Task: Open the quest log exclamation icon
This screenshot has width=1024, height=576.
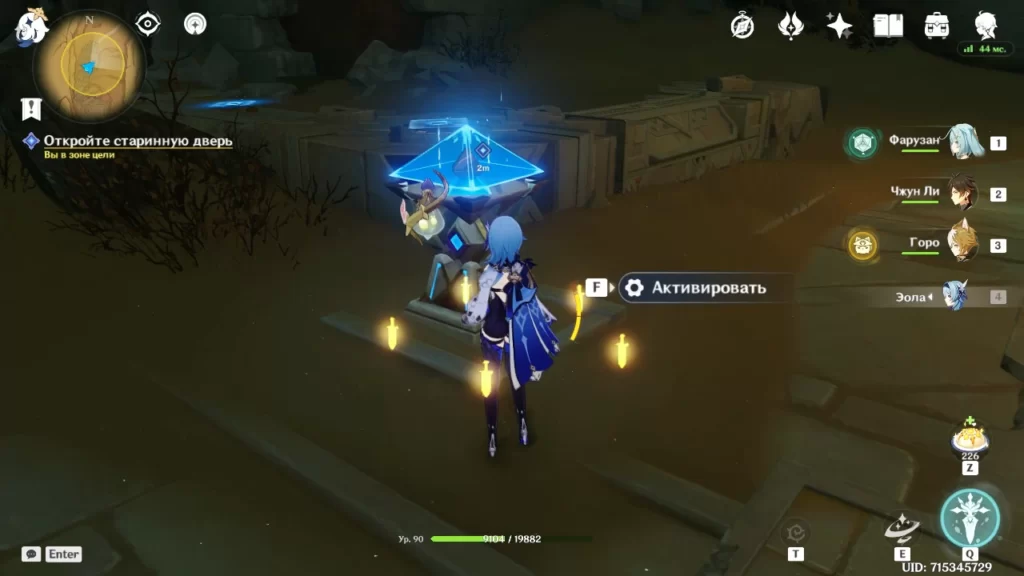Action: 31,108
